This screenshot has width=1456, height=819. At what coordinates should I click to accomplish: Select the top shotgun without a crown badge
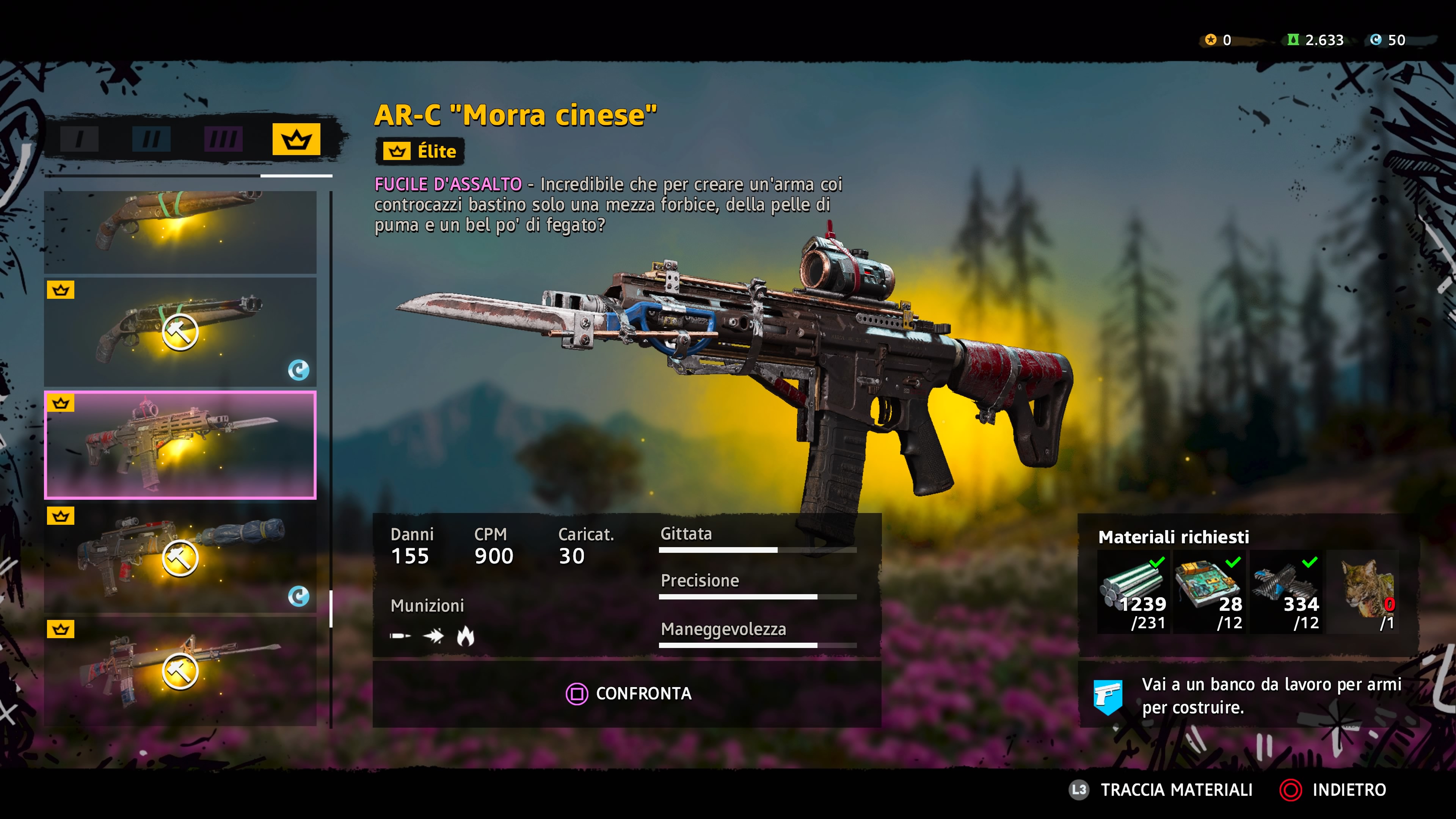click(x=180, y=232)
